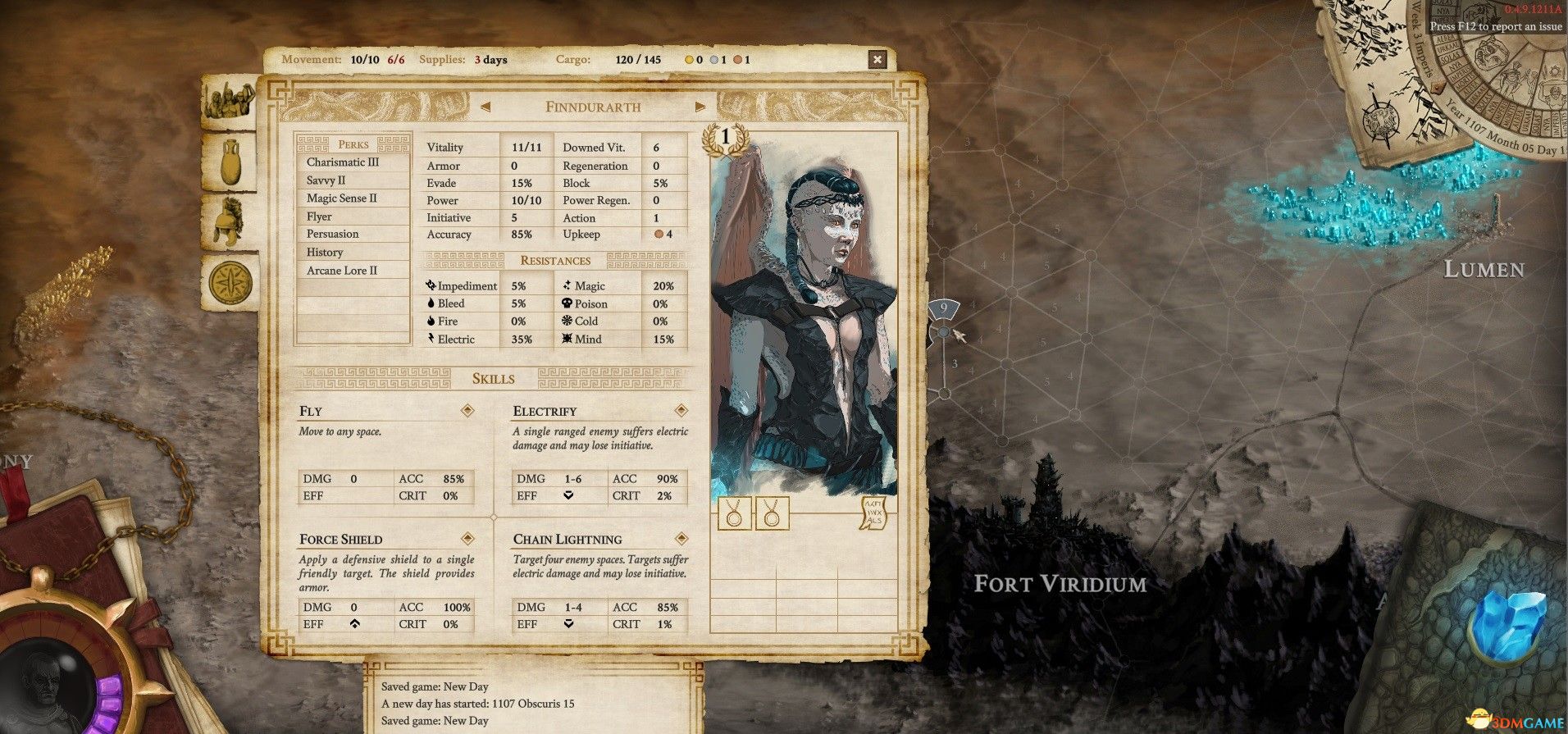The image size is (1568, 734).
Task: Click the laurel wreath level badge above portrait
Action: pos(725,139)
